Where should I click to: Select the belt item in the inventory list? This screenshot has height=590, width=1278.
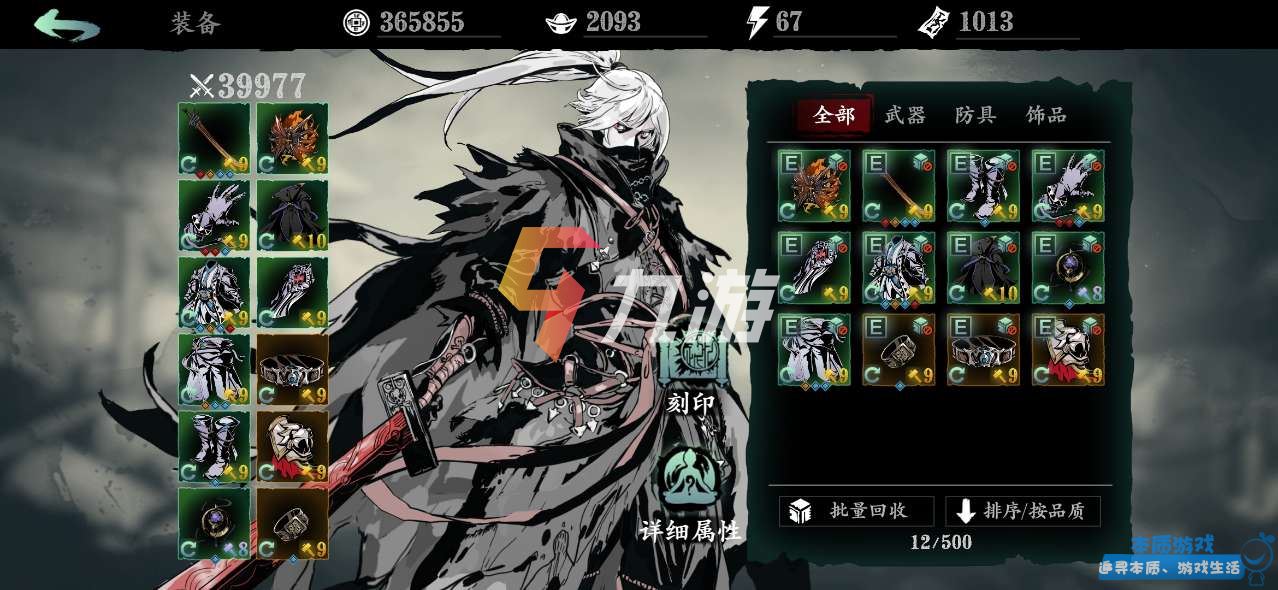tap(983, 350)
